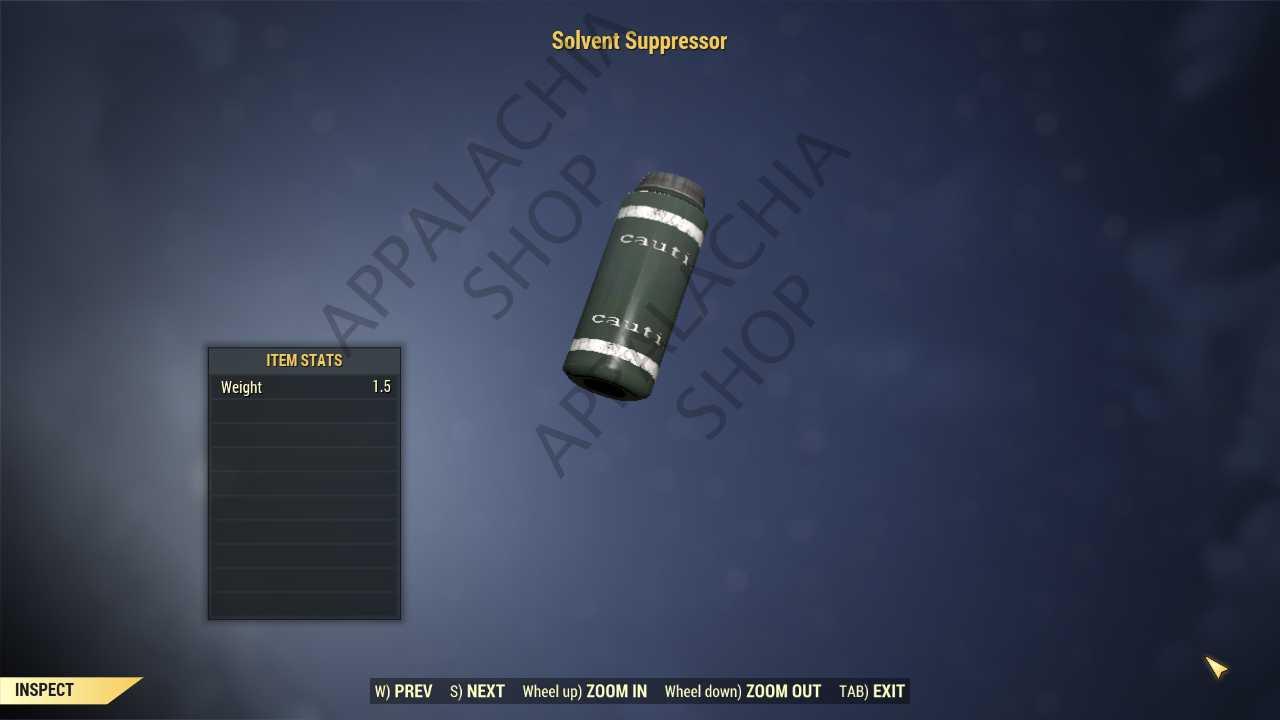Viewport: 1280px width, 720px height.
Task: Go to the previous item with PREV
Action: [x=404, y=691]
